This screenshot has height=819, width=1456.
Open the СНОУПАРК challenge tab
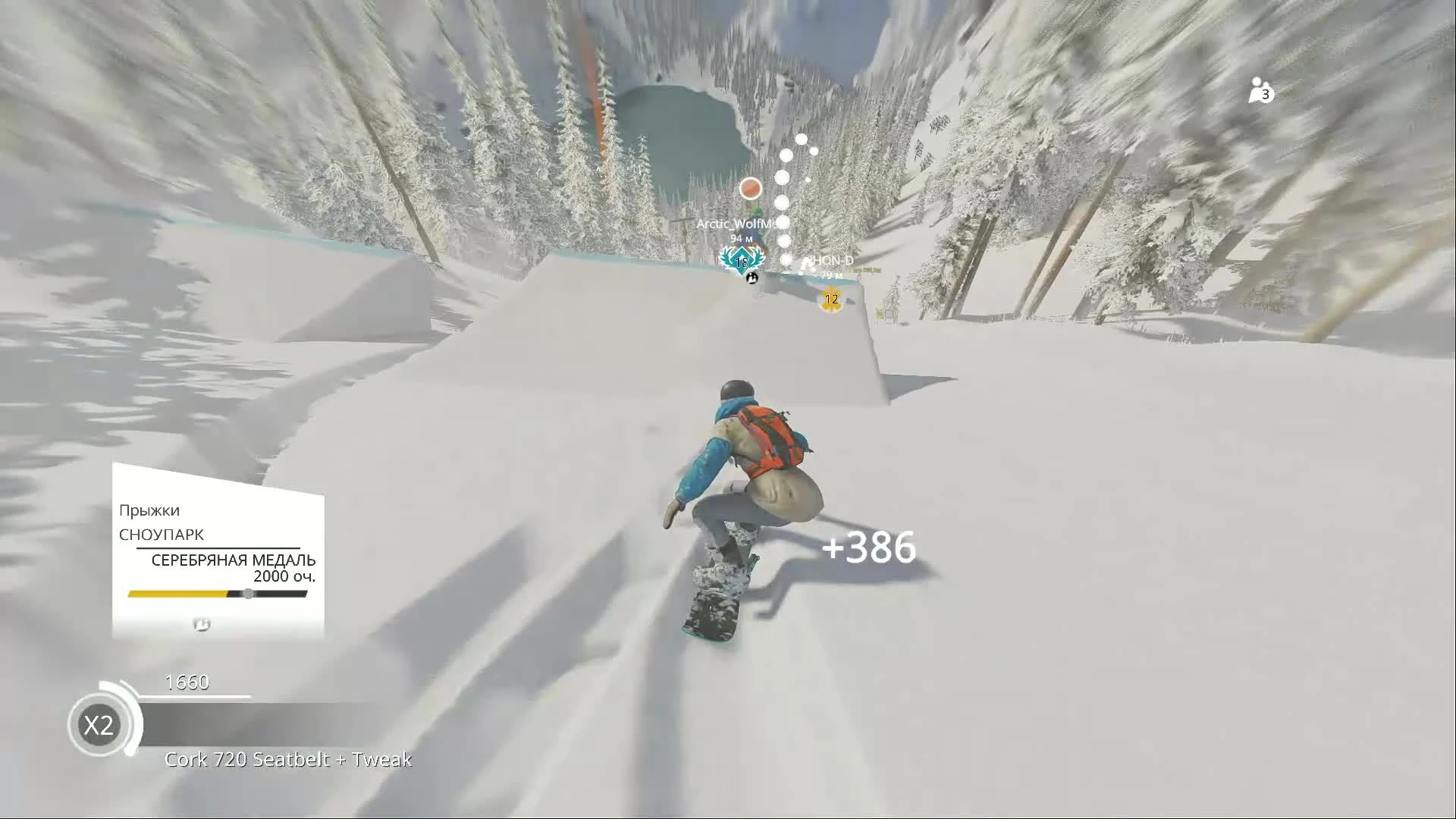tap(163, 535)
